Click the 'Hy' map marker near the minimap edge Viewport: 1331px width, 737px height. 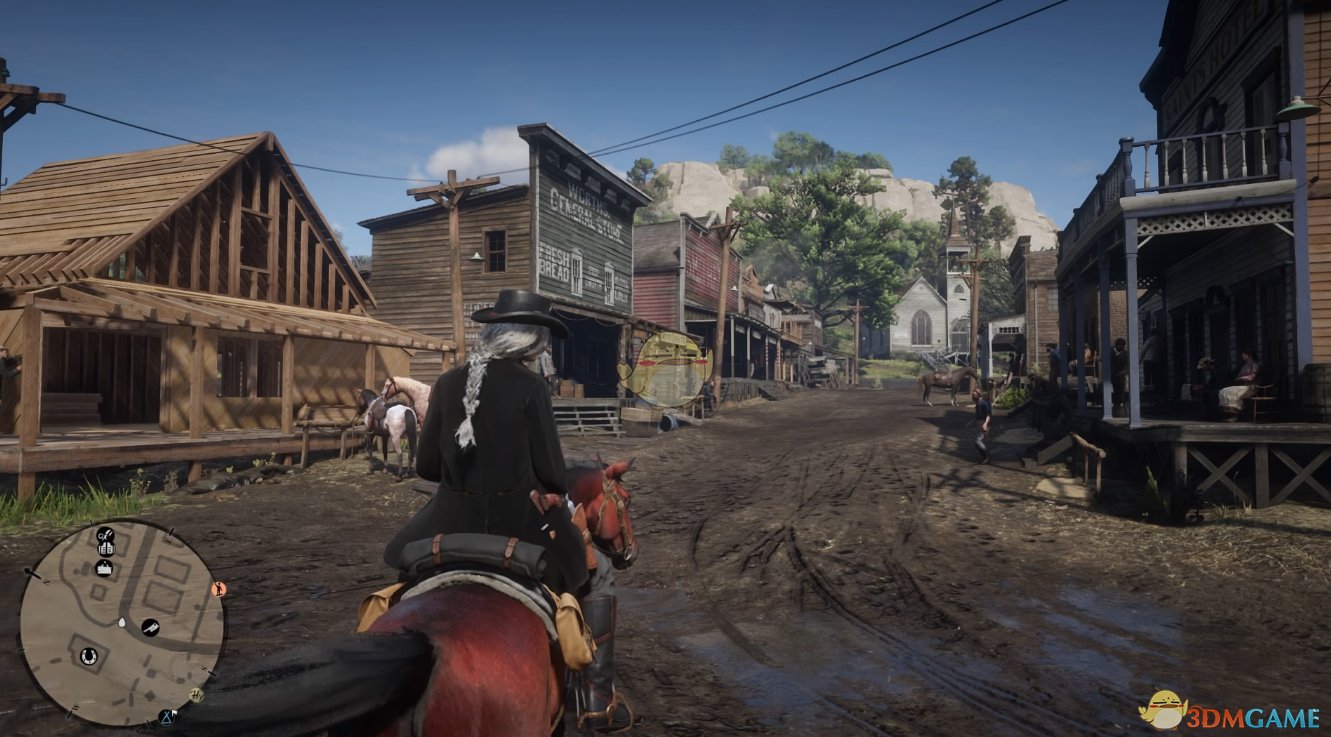tap(197, 694)
